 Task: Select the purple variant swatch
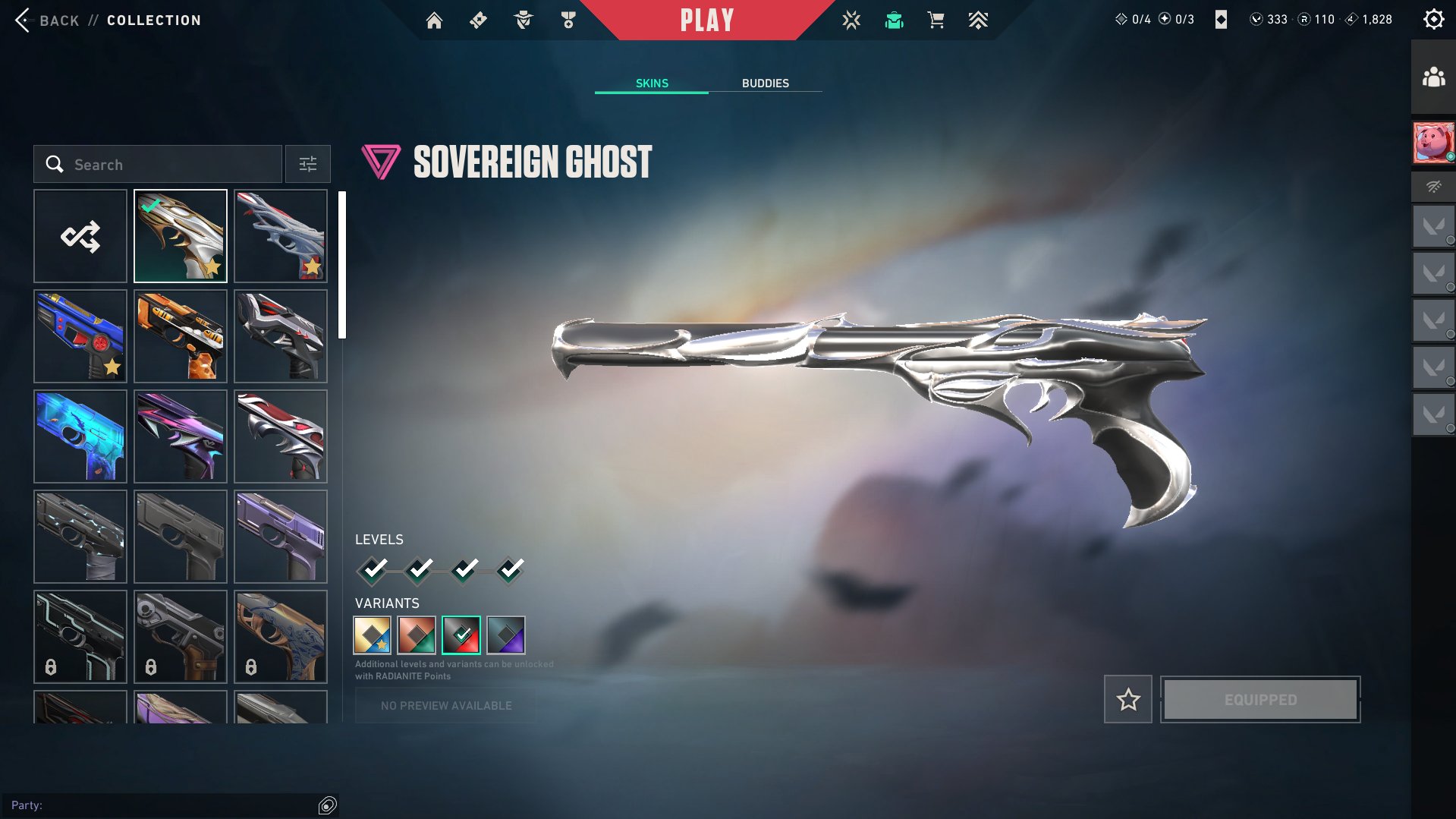click(506, 635)
